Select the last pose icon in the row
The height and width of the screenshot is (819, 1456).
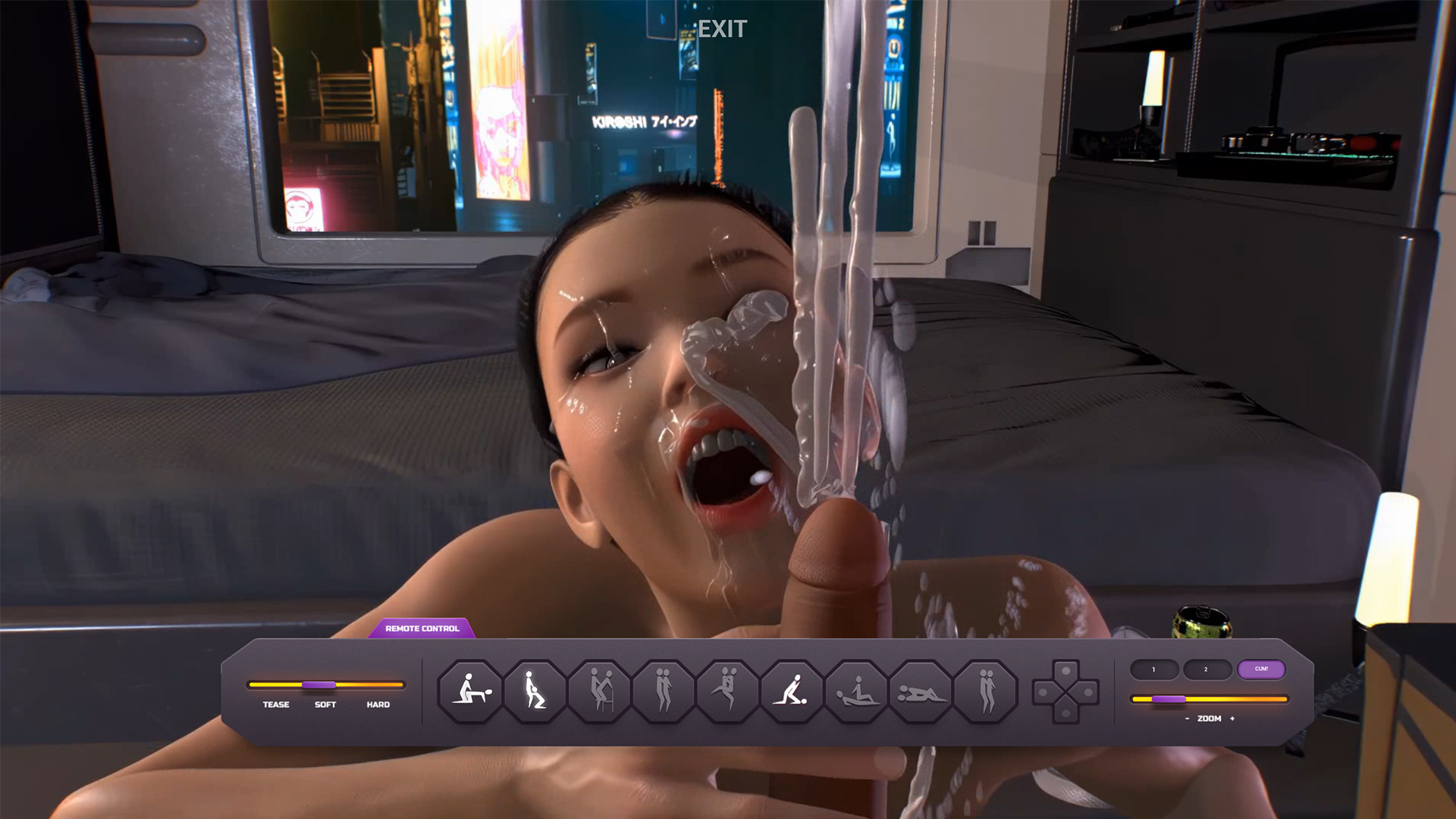pos(985,691)
